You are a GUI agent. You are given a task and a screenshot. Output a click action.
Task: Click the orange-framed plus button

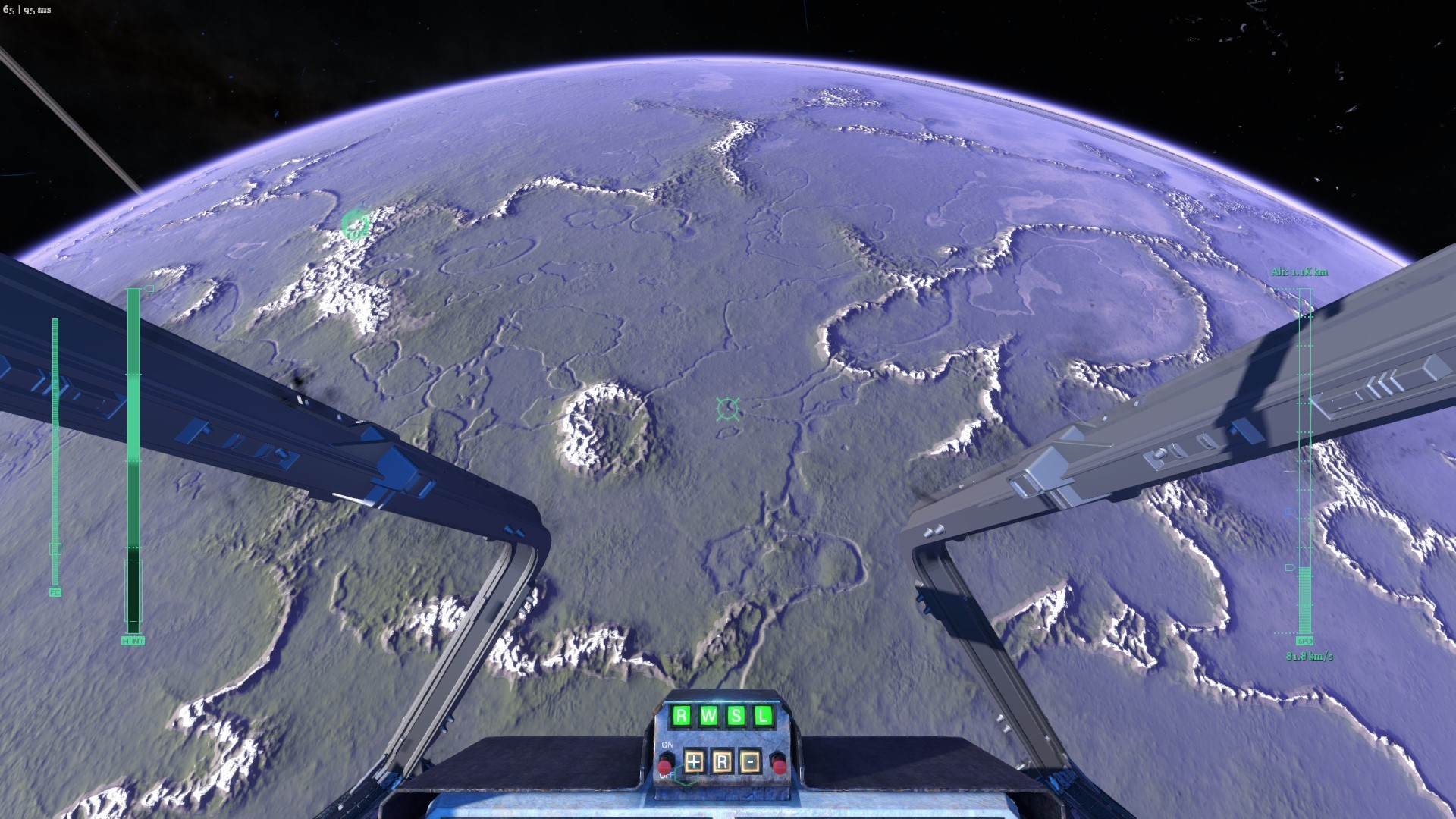point(694,761)
